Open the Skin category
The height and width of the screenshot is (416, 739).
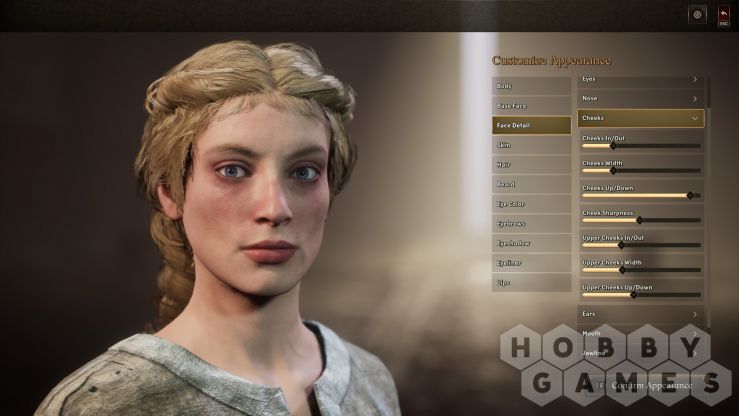pyautogui.click(x=531, y=145)
